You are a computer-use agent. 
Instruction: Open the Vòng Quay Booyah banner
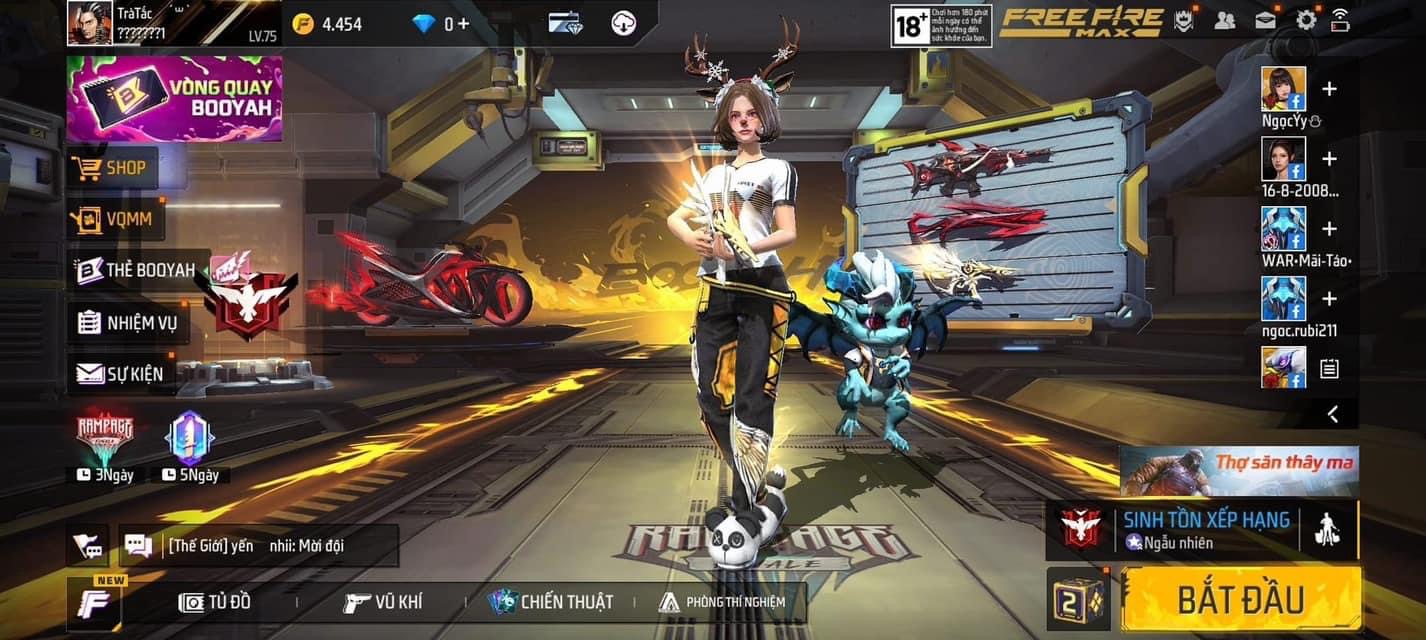(174, 98)
